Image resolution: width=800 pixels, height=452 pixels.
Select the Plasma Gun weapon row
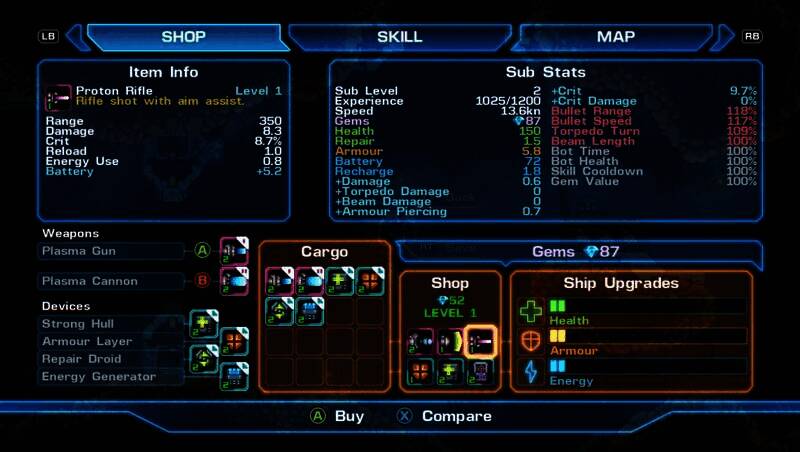pos(112,250)
